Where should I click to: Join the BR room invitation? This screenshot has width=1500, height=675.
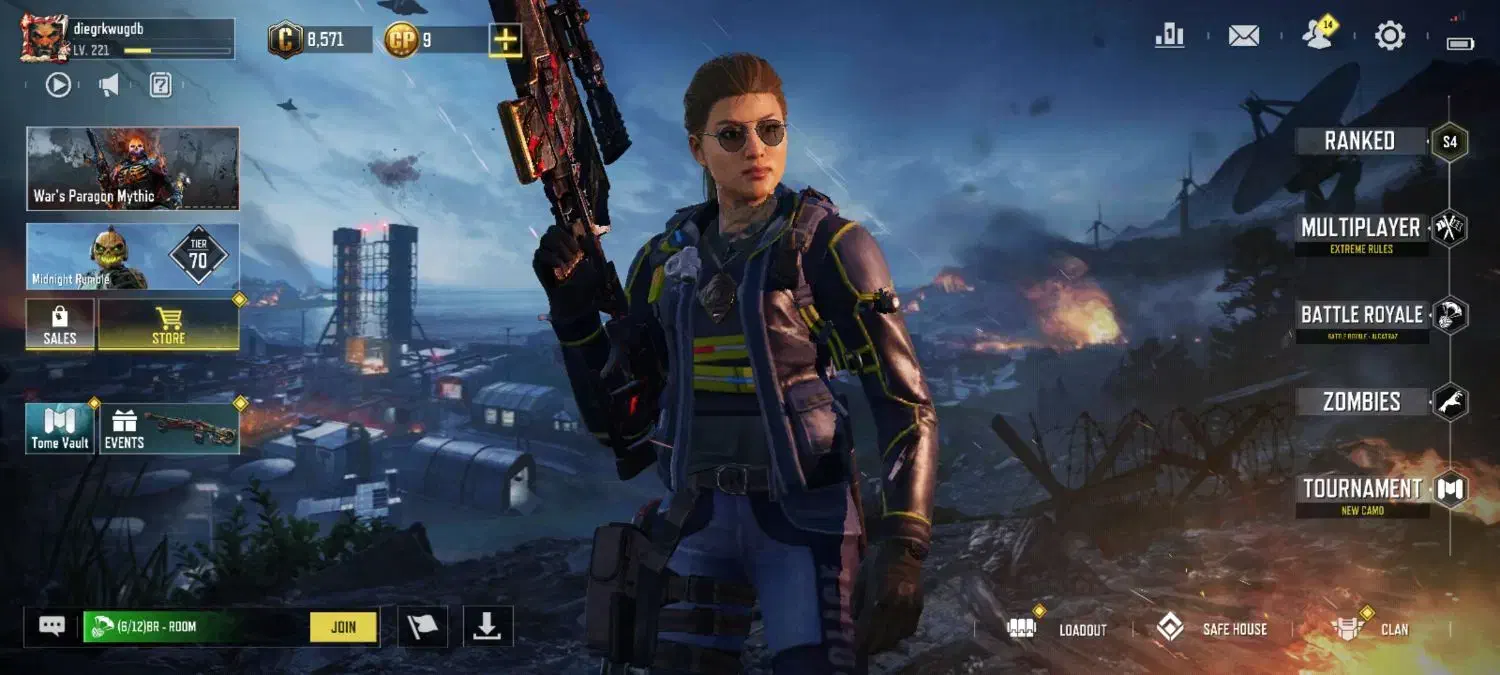[343, 627]
